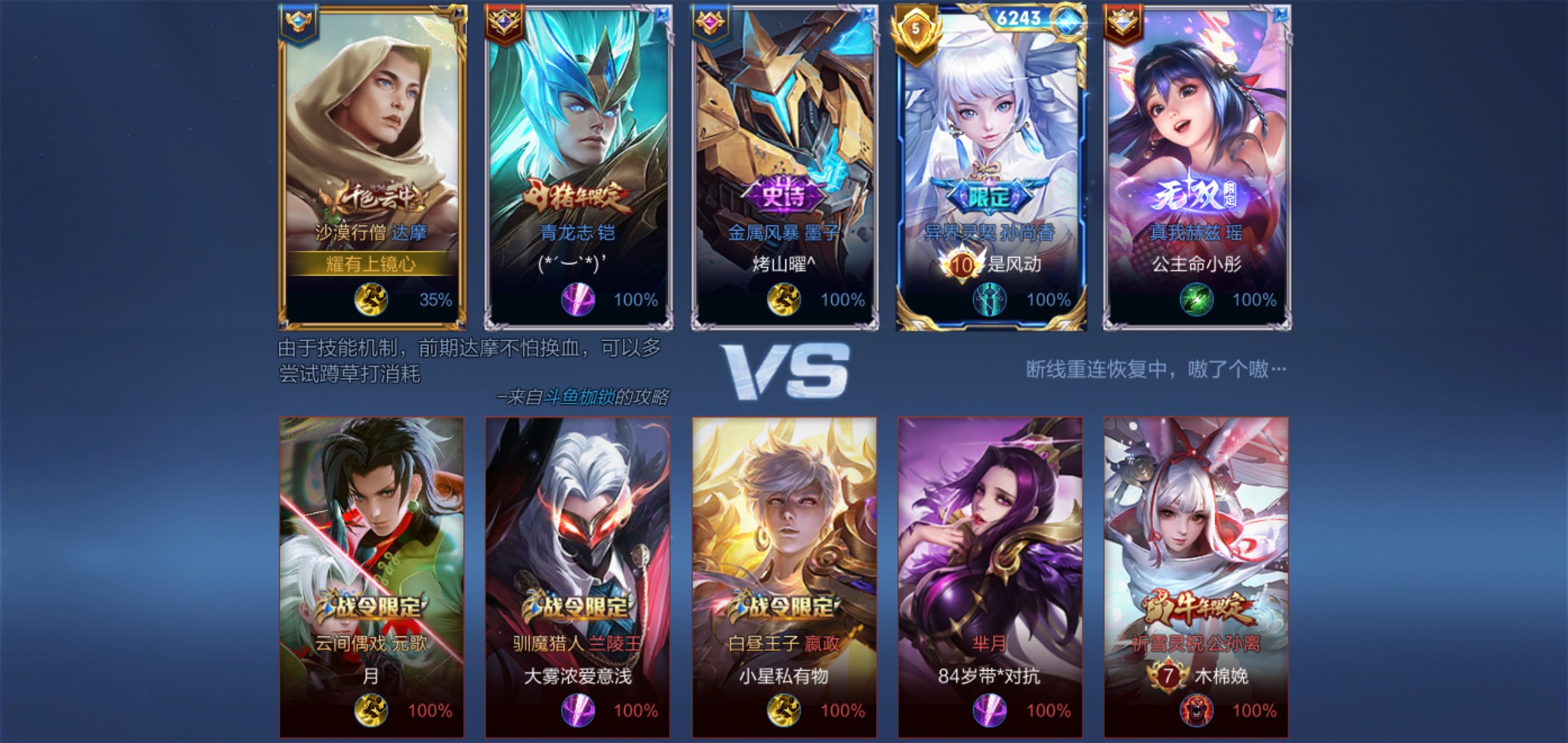Expand the level 10 badge beside 是风动

coord(961,265)
